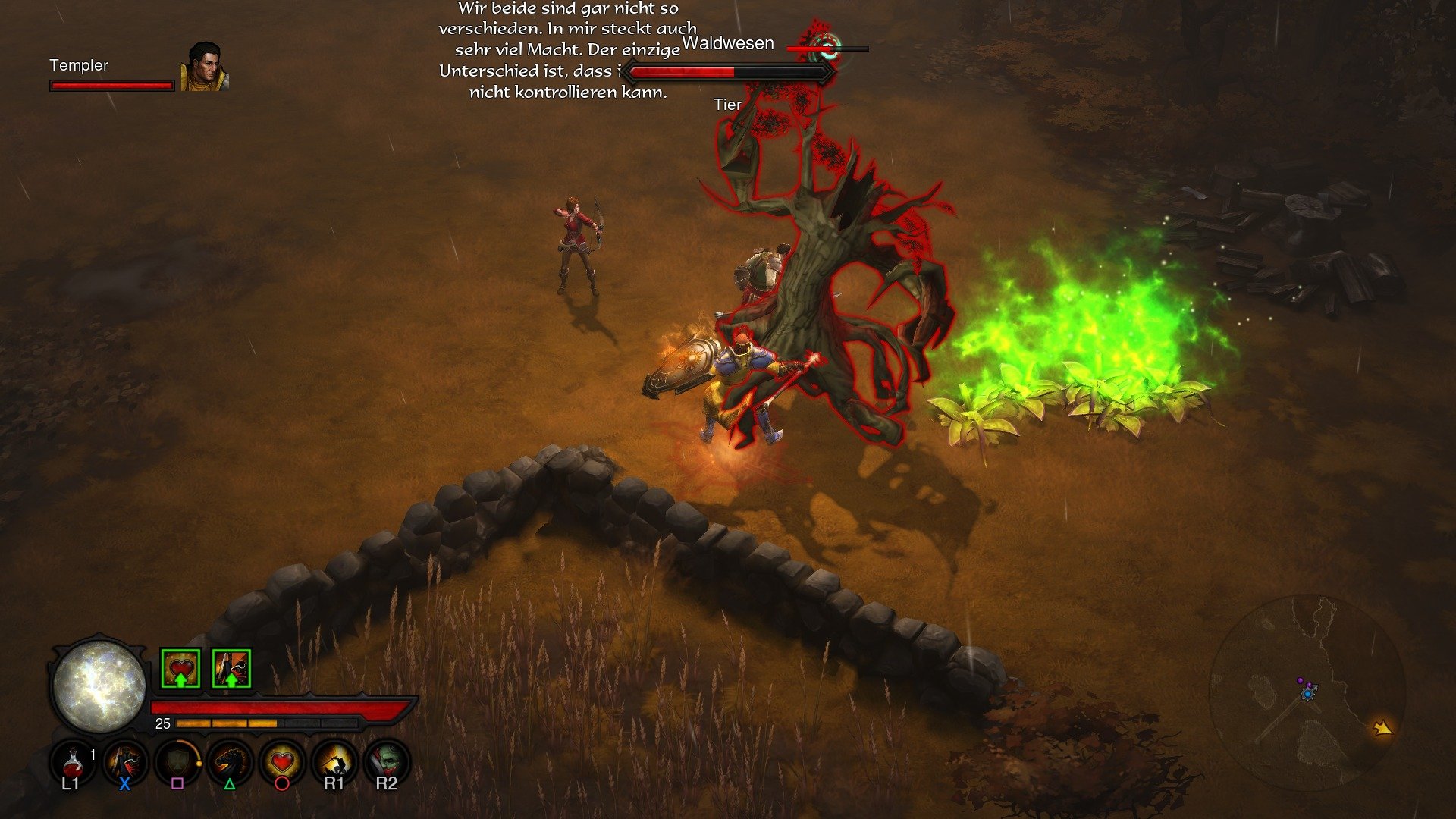Viewport: 1456px width, 819px height.
Task: Click the Templer health bar
Action: point(112,85)
